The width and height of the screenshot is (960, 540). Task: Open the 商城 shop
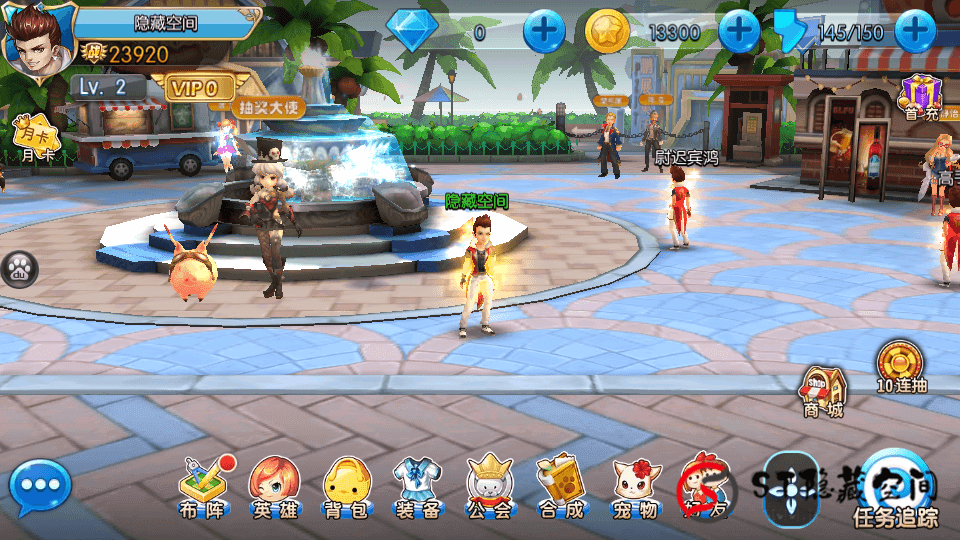pyautogui.click(x=823, y=390)
